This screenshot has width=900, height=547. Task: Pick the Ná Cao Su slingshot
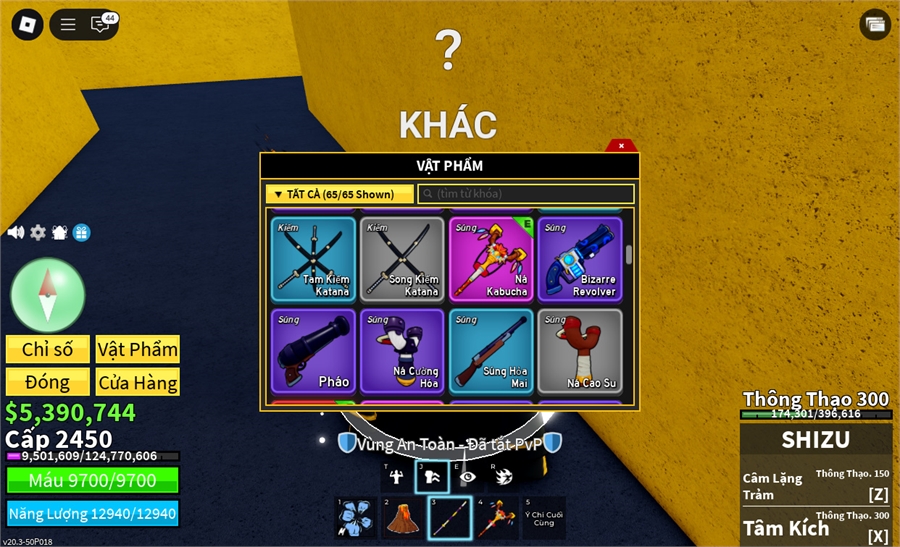pyautogui.click(x=580, y=351)
